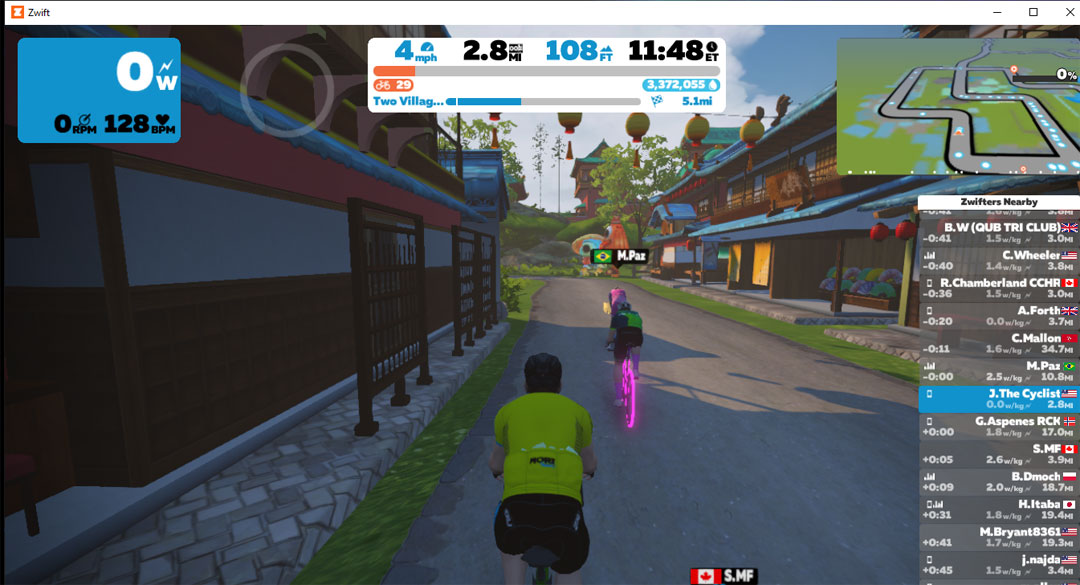Viewport: 1080px width, 585px height.
Task: Choose C.Wheeler from the Zwifters Nearby list
Action: click(x=998, y=260)
